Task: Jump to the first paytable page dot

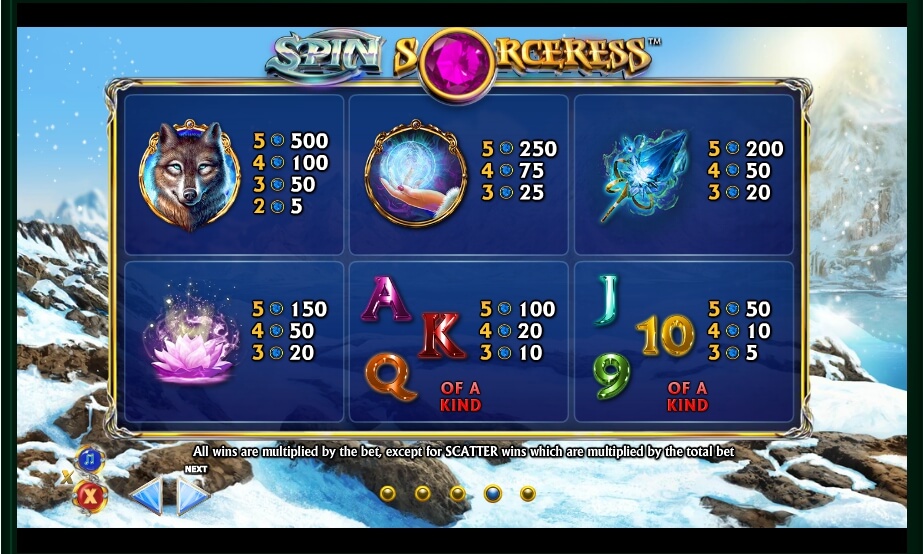Action: click(x=387, y=493)
